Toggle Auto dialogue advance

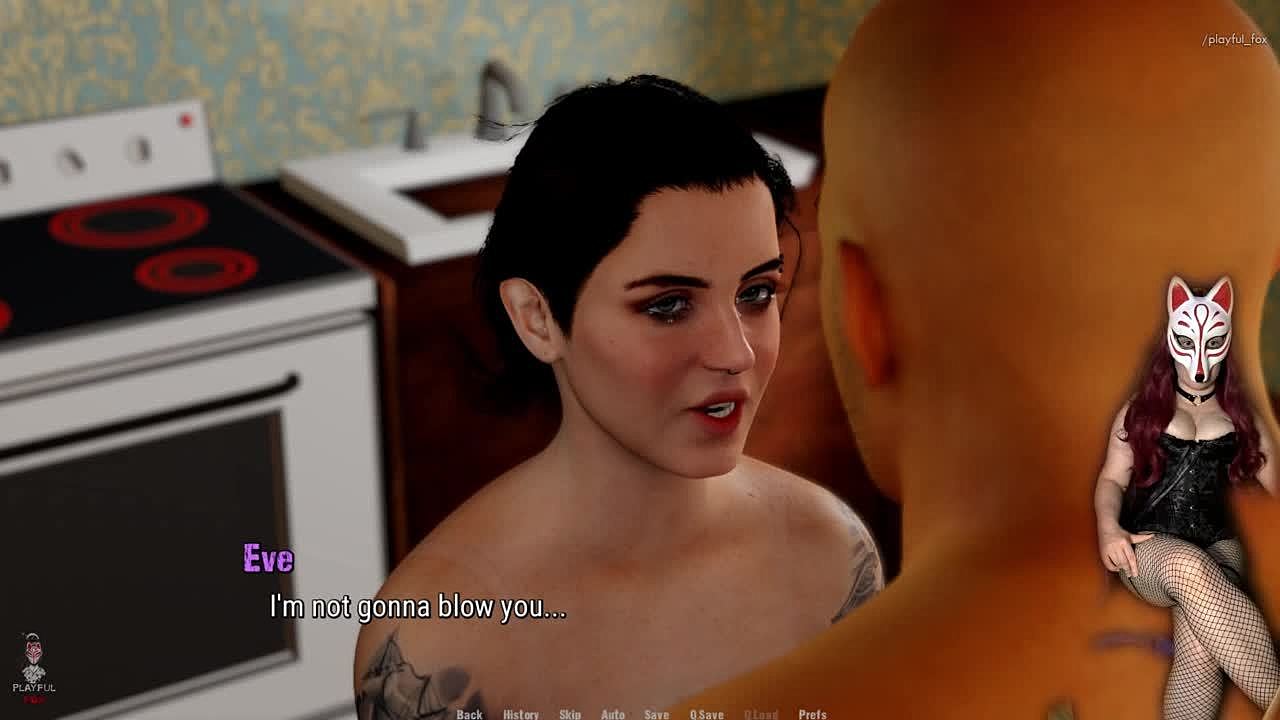coord(613,714)
